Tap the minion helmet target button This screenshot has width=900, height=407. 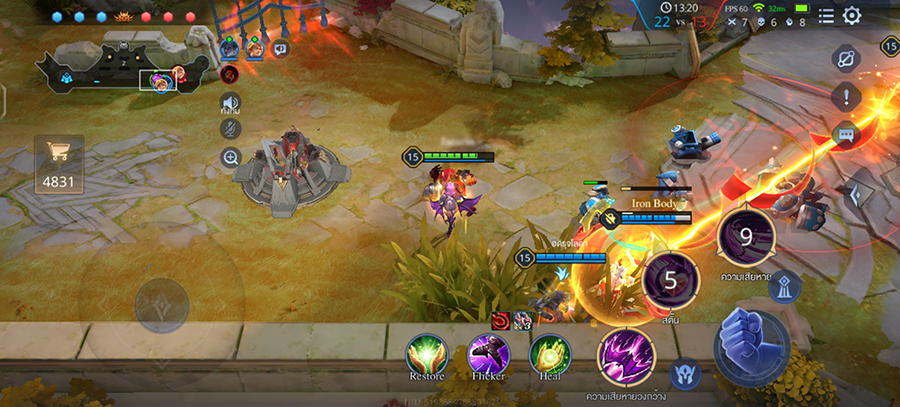pos(685,374)
